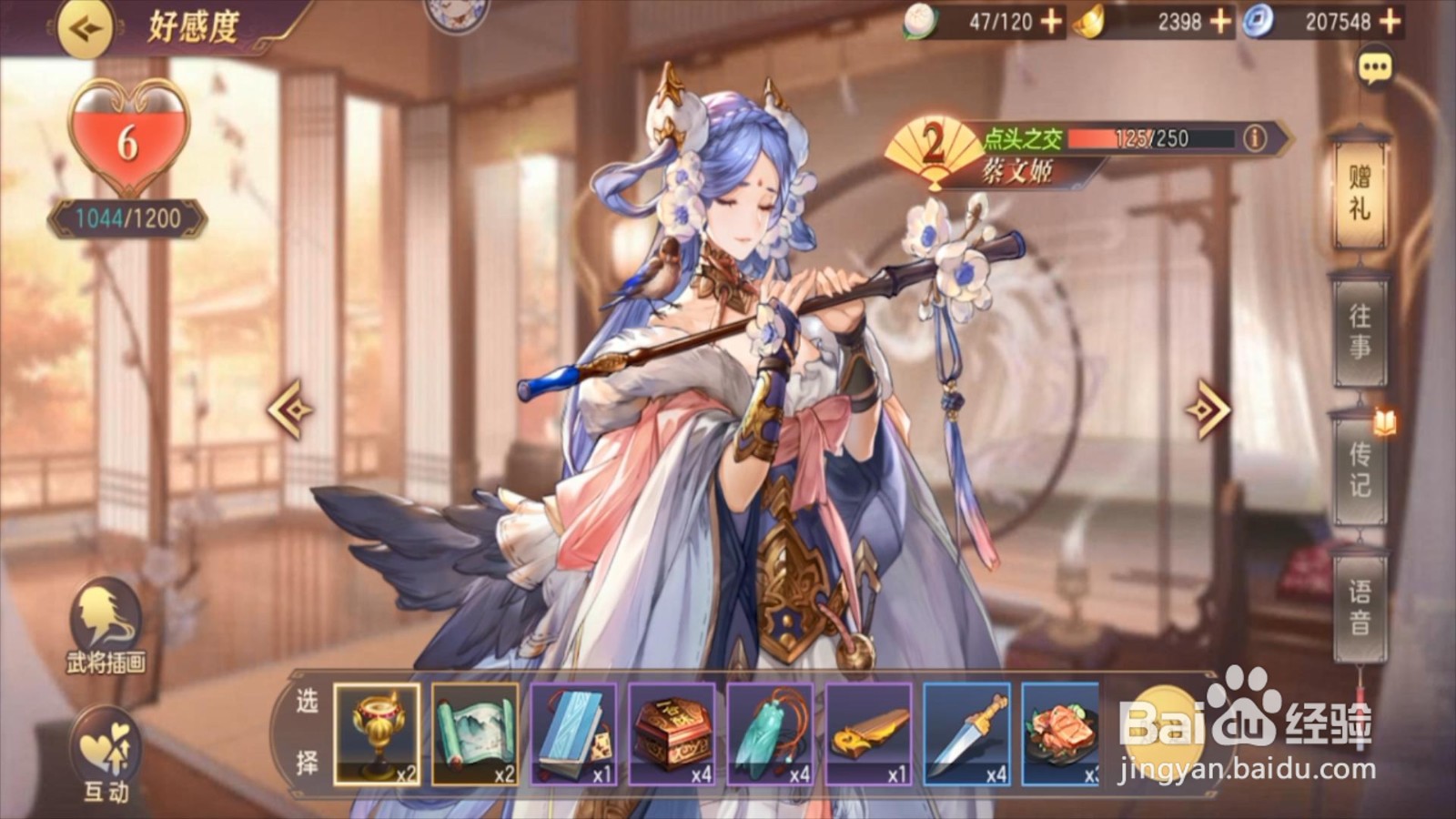This screenshot has width=1456, height=819.
Task: Select the golden goblet gift x2
Action: click(378, 733)
